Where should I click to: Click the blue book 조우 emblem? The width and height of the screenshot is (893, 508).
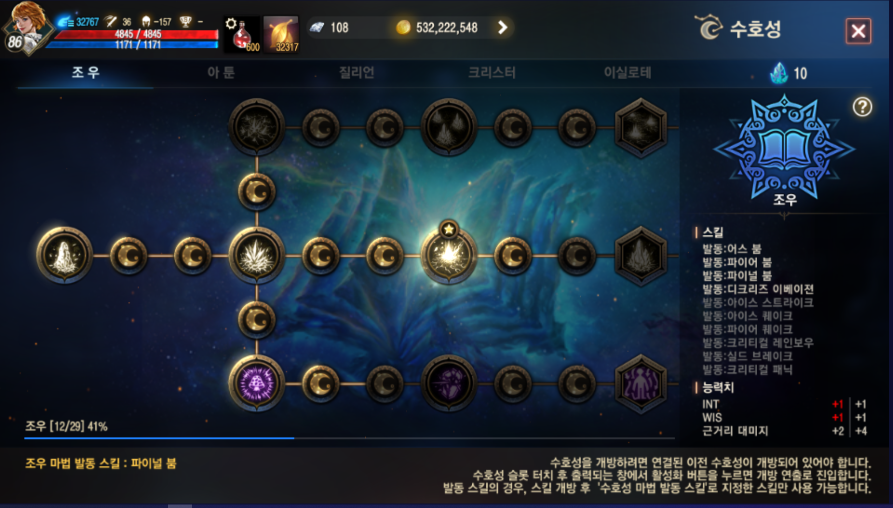tap(783, 147)
